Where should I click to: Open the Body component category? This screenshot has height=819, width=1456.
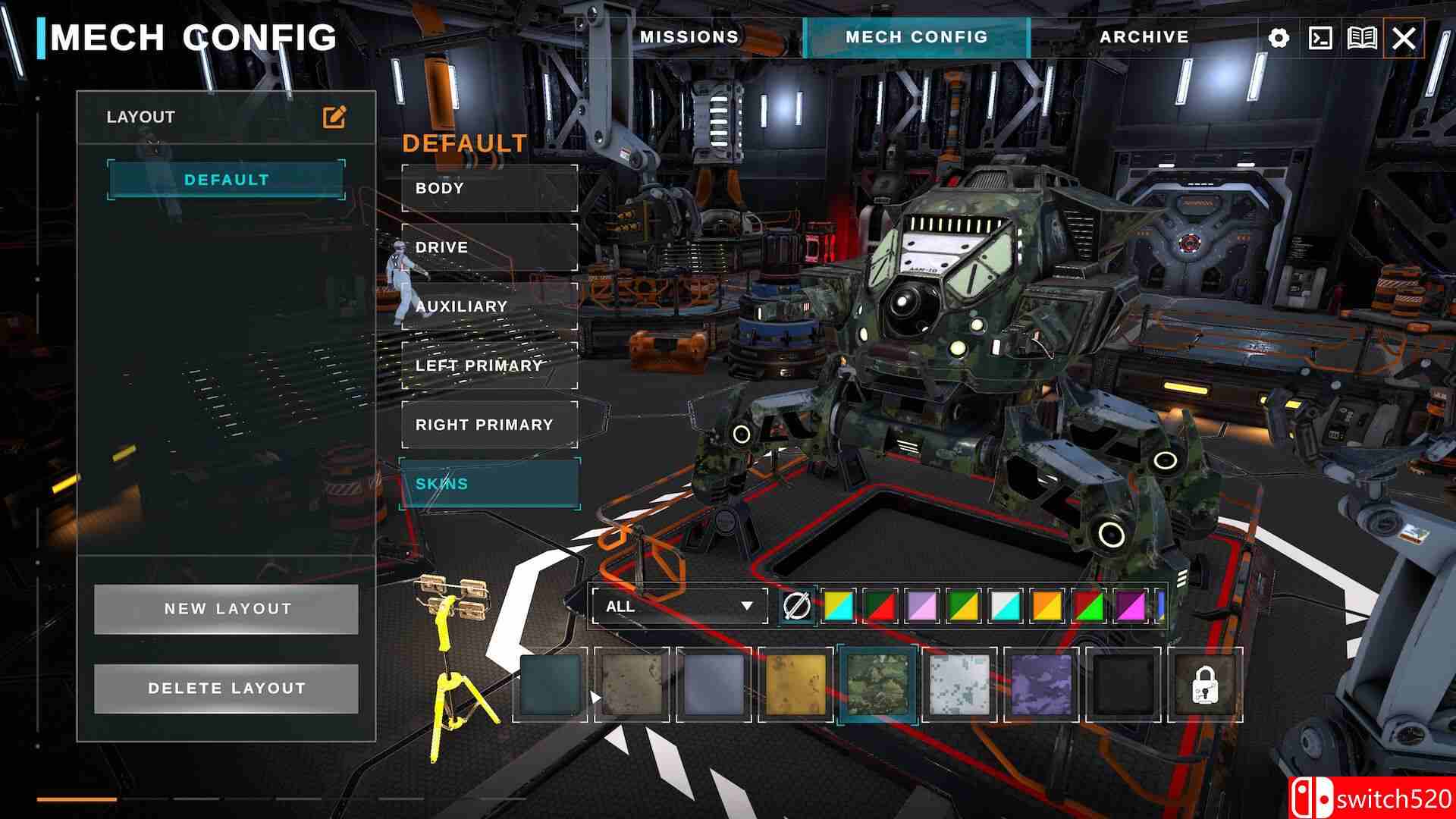(x=489, y=188)
